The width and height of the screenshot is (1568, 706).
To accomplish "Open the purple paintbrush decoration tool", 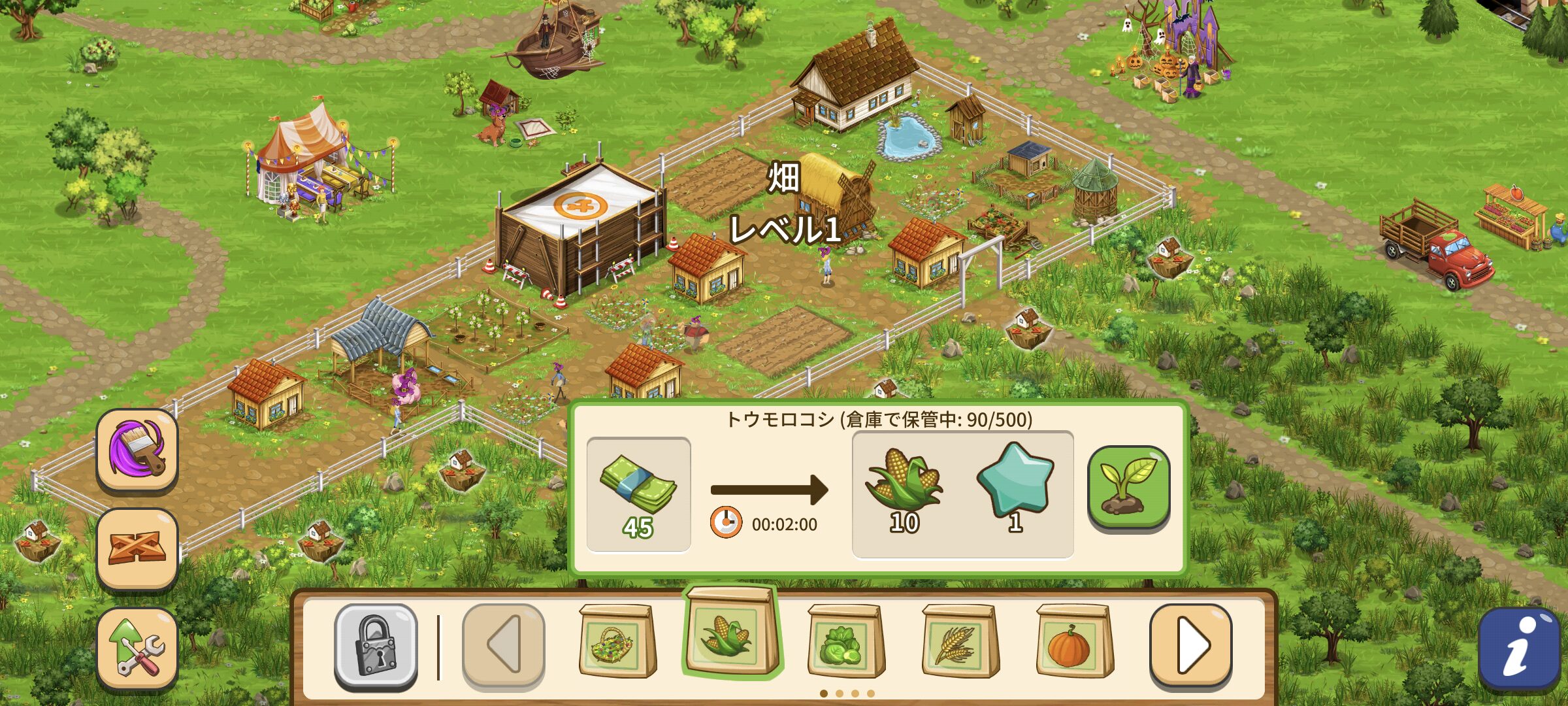I will click(137, 448).
